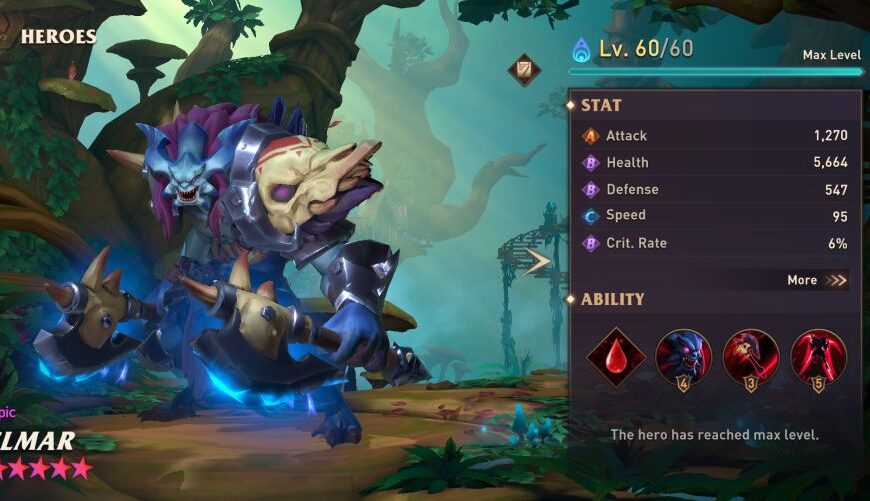Select the blood drop ability icon

point(615,356)
